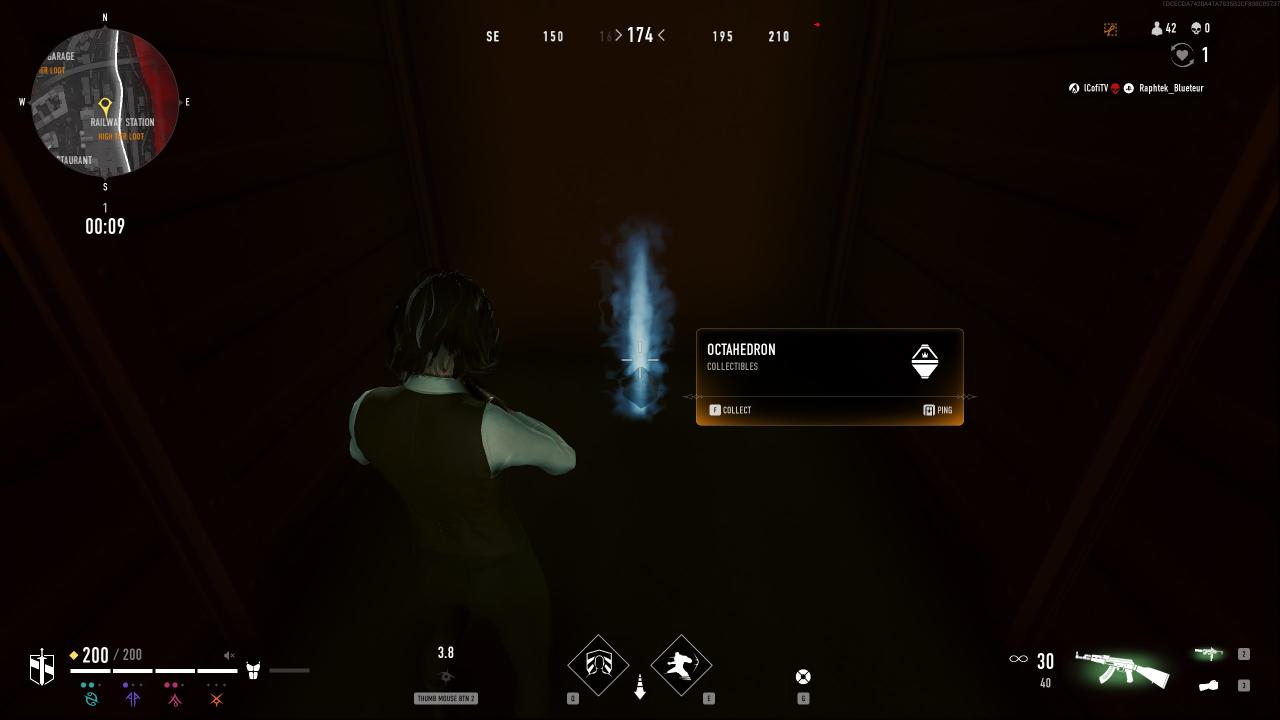Click the clan shield-and-sword emblem
The width and height of the screenshot is (1280, 720).
pyautogui.click(x=42, y=667)
